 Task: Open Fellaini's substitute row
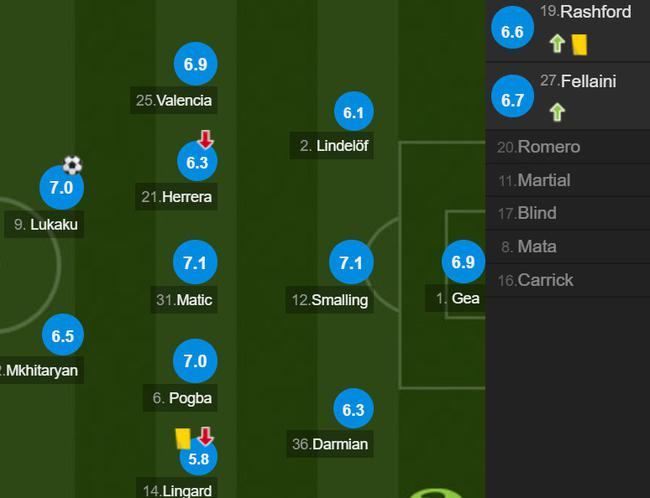tap(567, 97)
